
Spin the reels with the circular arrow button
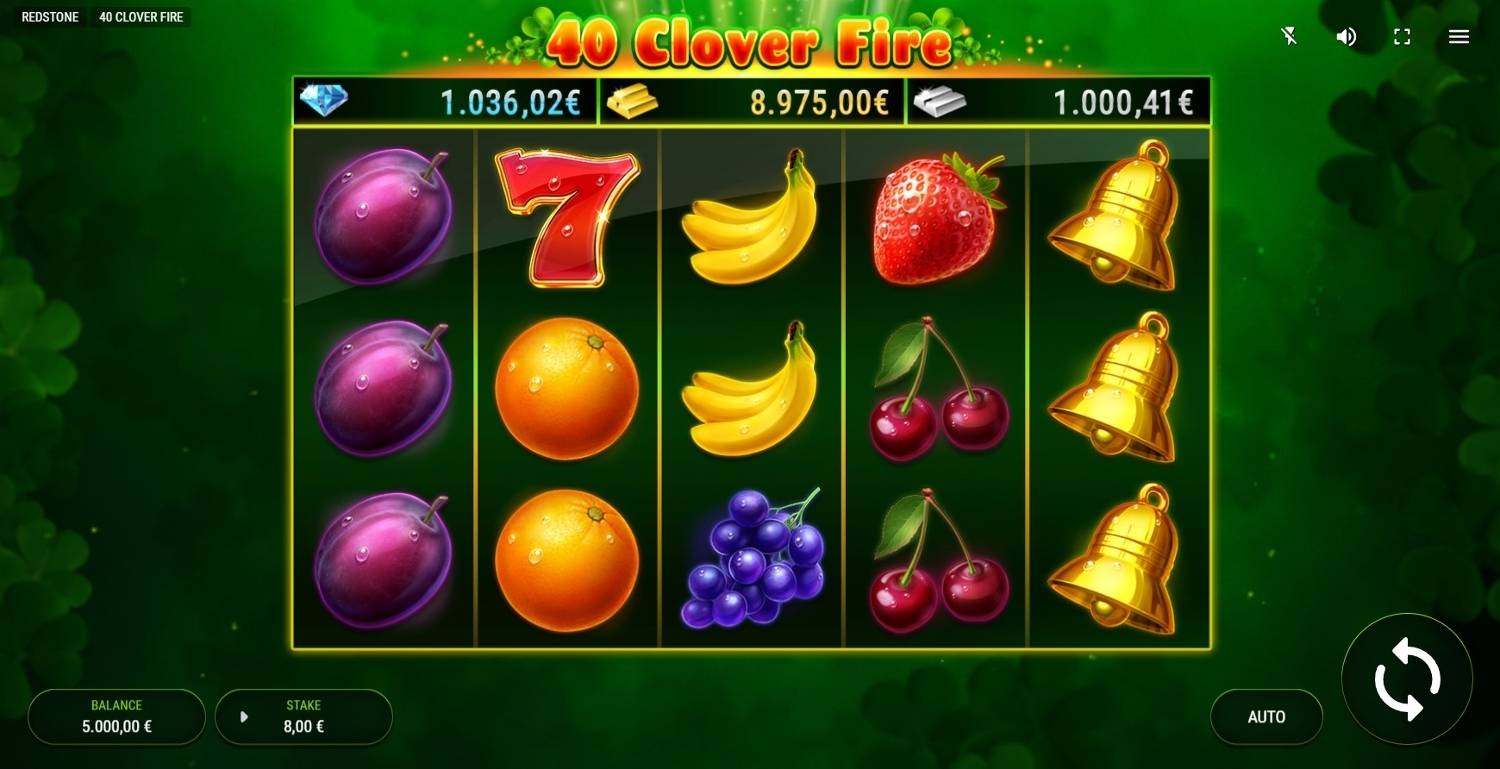(x=1406, y=679)
